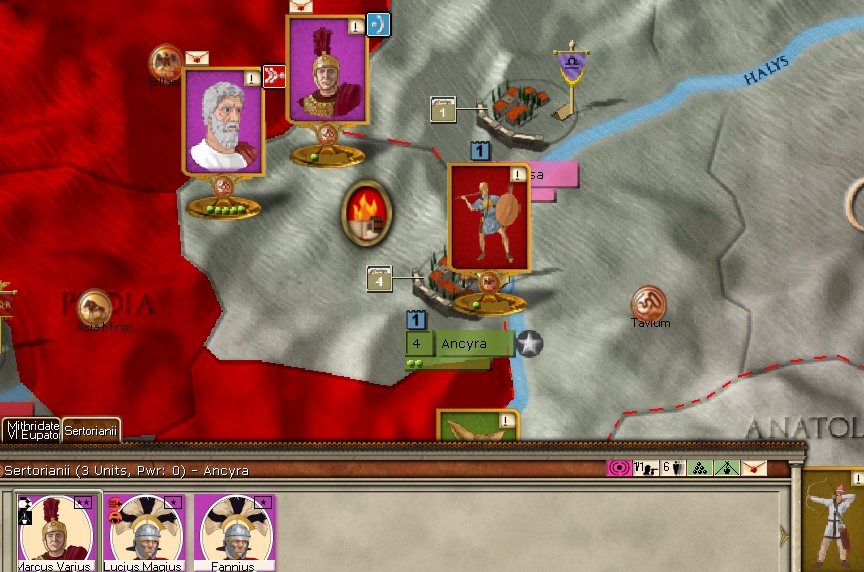Click the Tavium region marker
Screen dimensions: 864x572
click(649, 304)
